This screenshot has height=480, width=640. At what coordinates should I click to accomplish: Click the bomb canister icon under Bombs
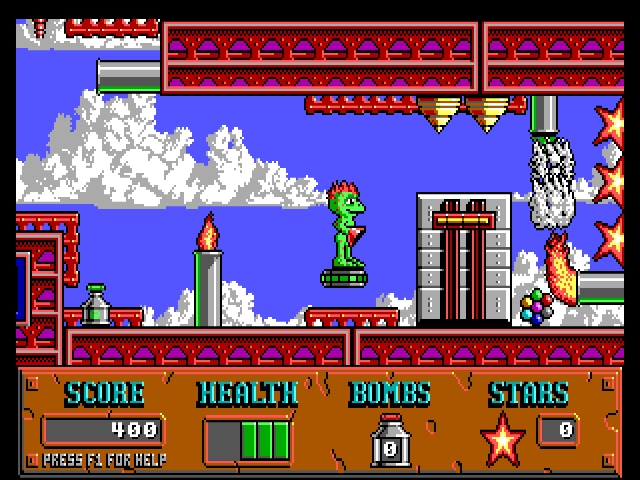pyautogui.click(x=390, y=441)
